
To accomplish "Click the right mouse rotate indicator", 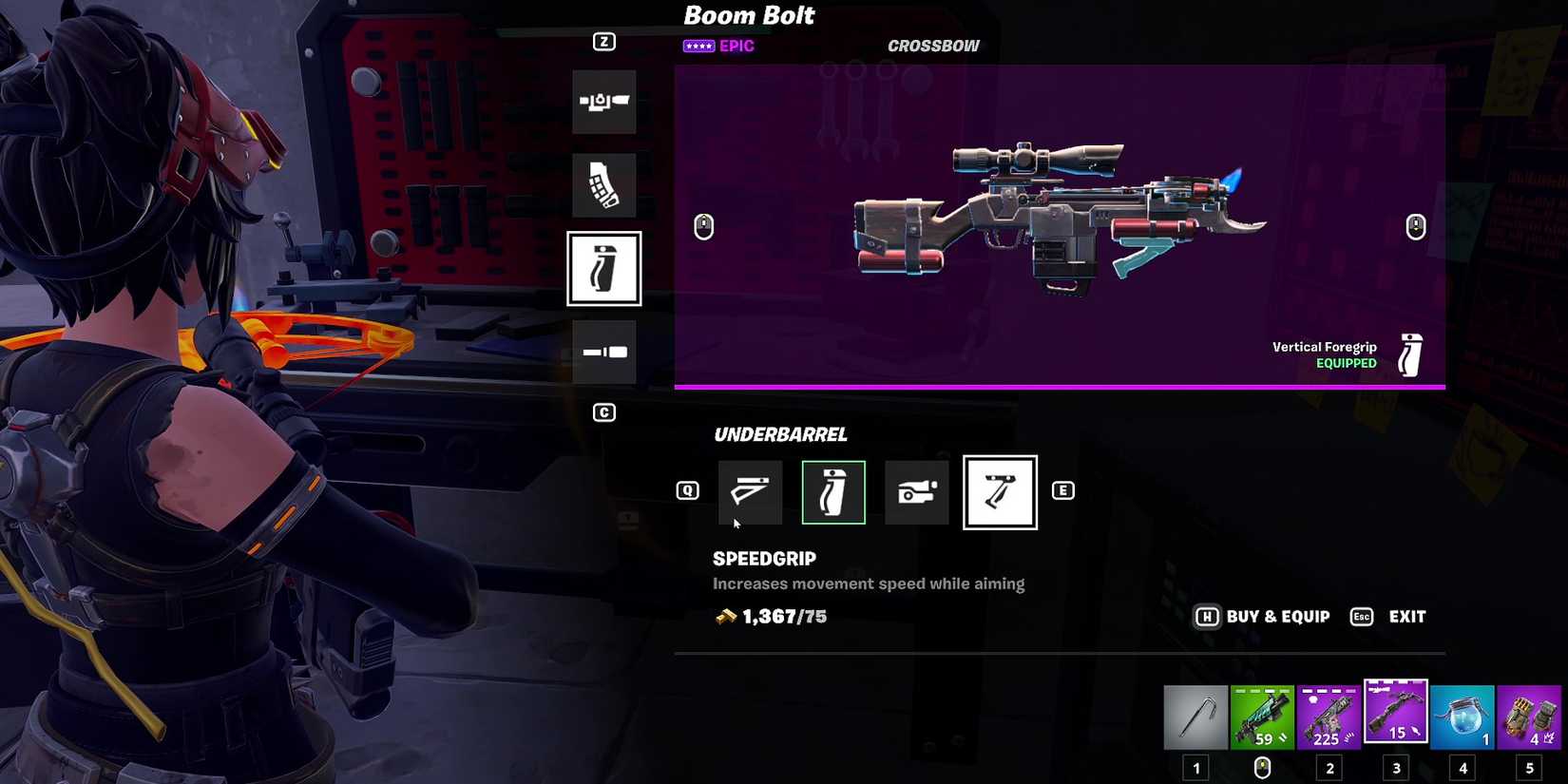I will pos(1416,226).
